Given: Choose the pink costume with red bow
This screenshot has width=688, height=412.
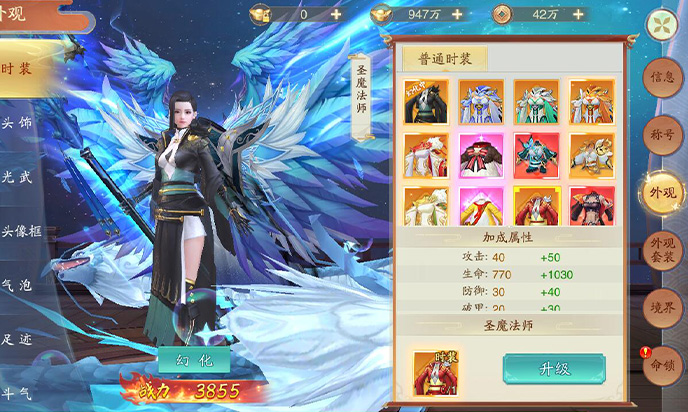Looking at the screenshot, I should point(481,155).
